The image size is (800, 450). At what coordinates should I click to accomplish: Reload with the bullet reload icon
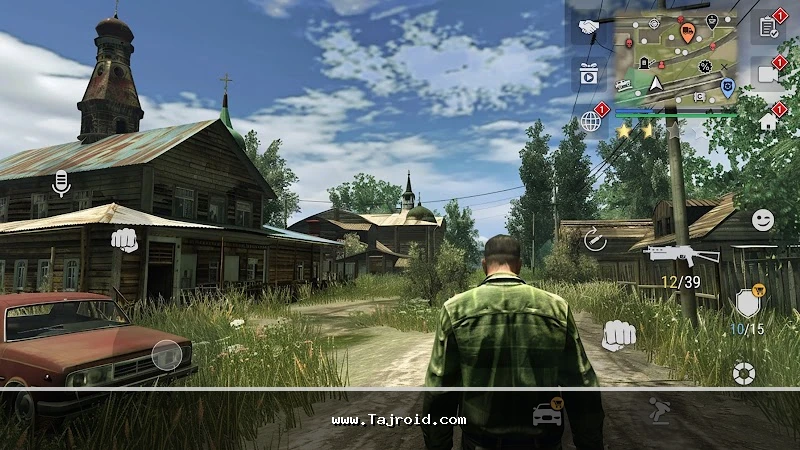pos(596,239)
